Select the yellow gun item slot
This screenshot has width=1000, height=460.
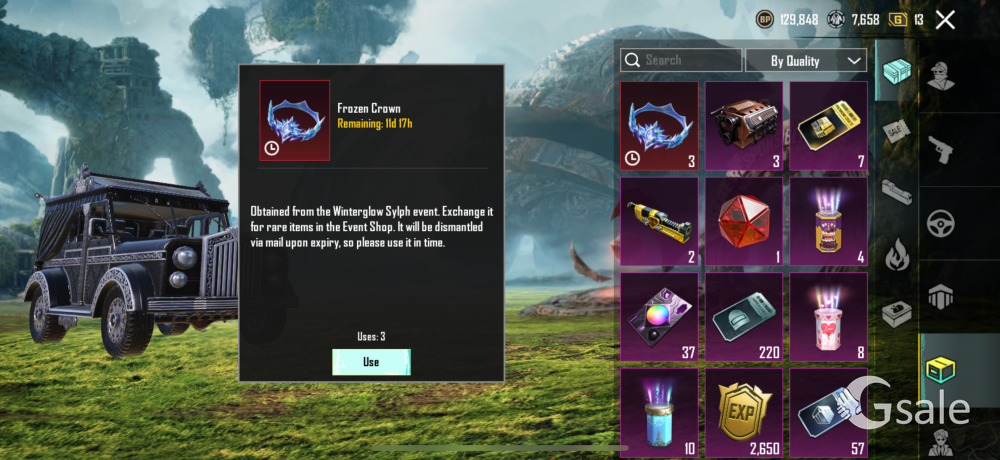point(659,221)
